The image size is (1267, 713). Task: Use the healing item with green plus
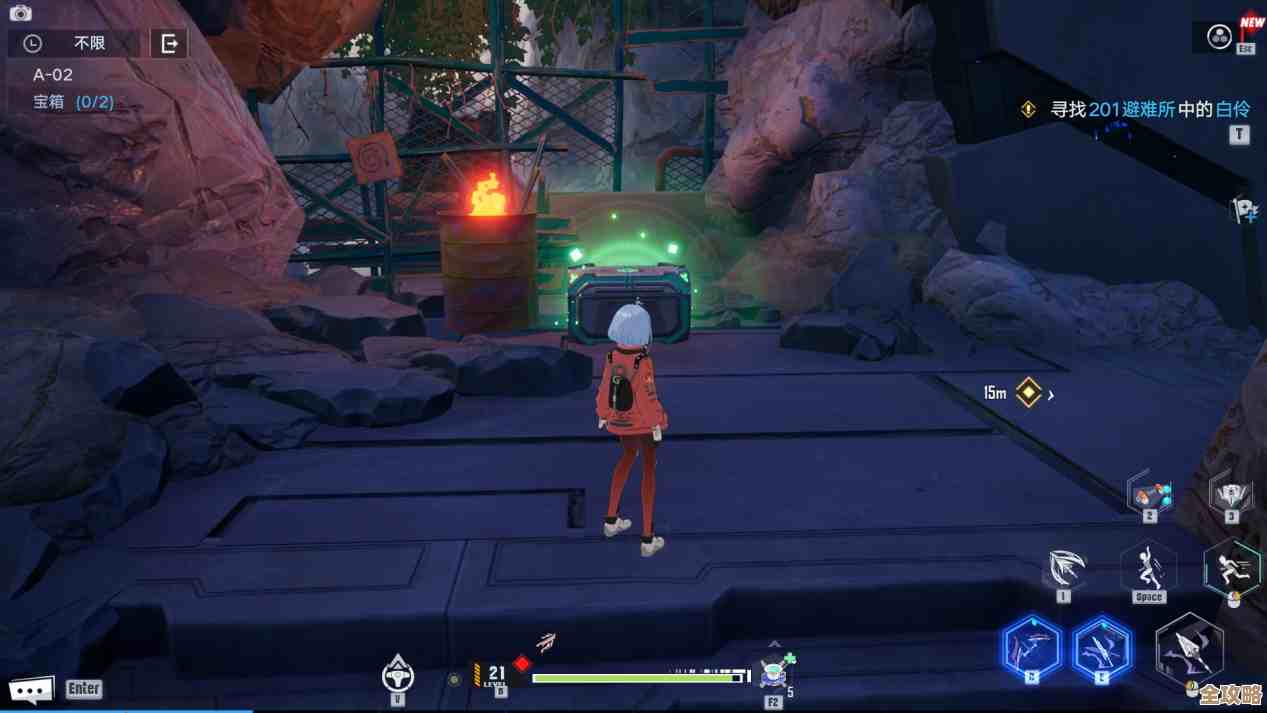pos(774,673)
